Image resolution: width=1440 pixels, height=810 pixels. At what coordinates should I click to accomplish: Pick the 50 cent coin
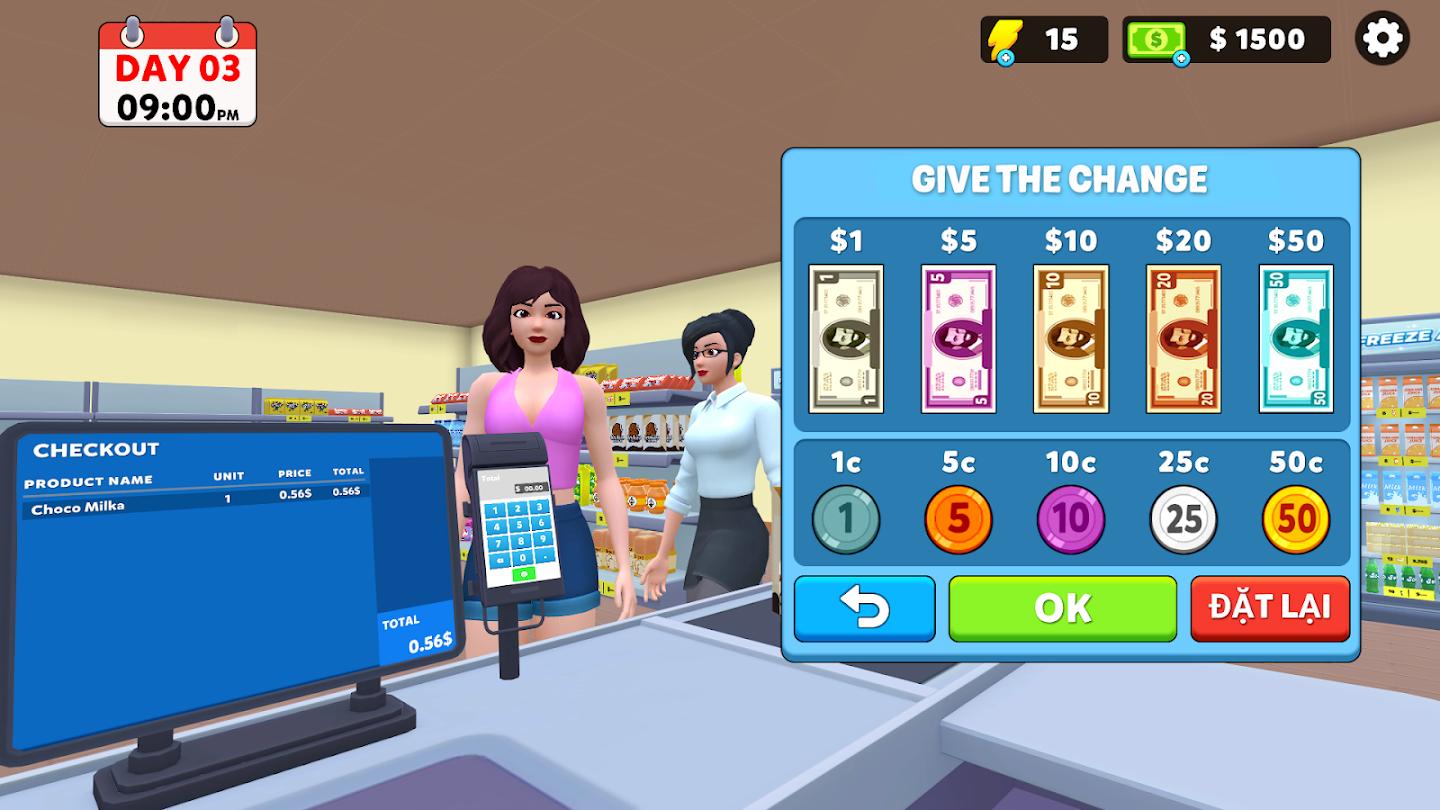pos(1296,518)
